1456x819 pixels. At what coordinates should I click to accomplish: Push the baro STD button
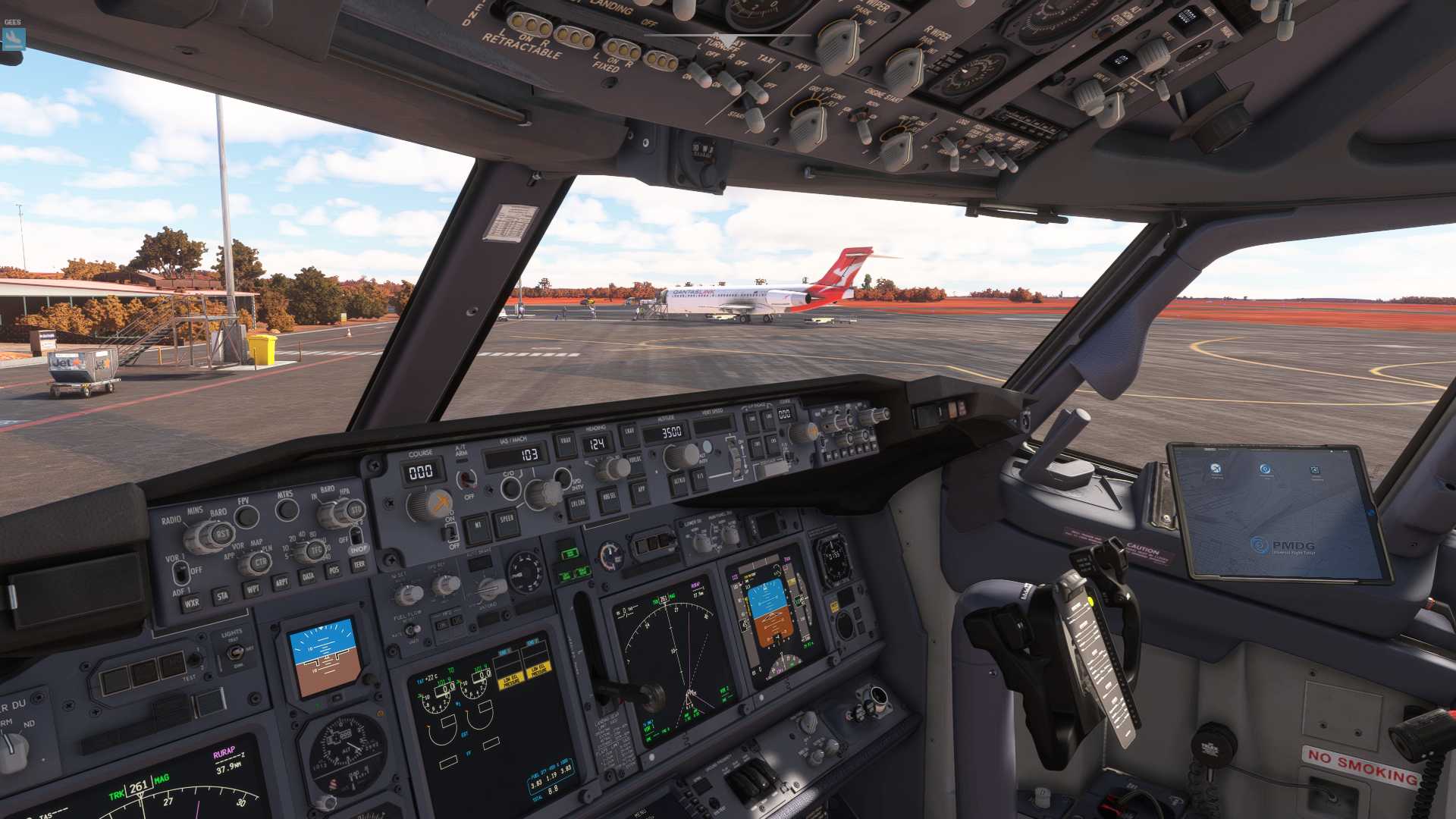click(355, 510)
